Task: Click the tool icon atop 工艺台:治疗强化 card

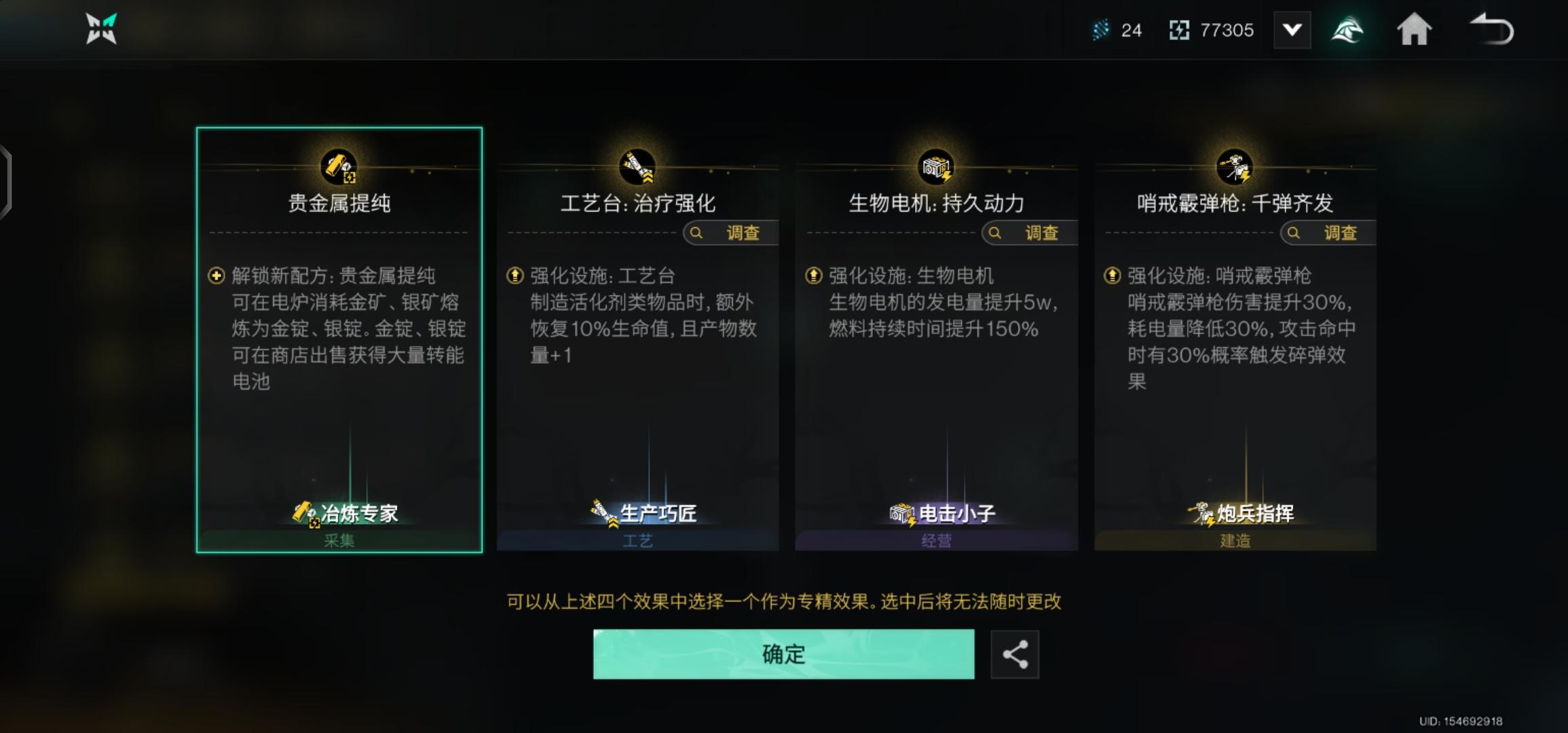Action: [637, 165]
